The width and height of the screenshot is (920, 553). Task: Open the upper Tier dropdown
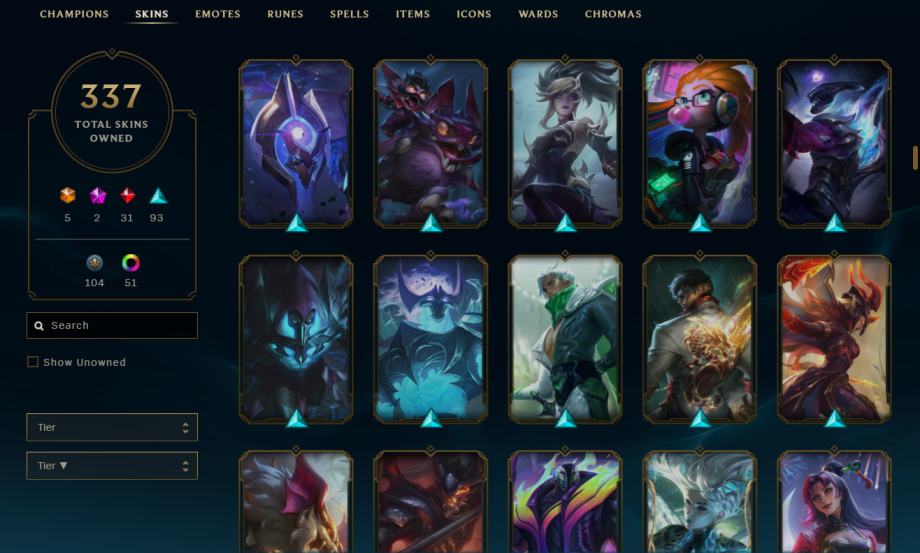[112, 428]
